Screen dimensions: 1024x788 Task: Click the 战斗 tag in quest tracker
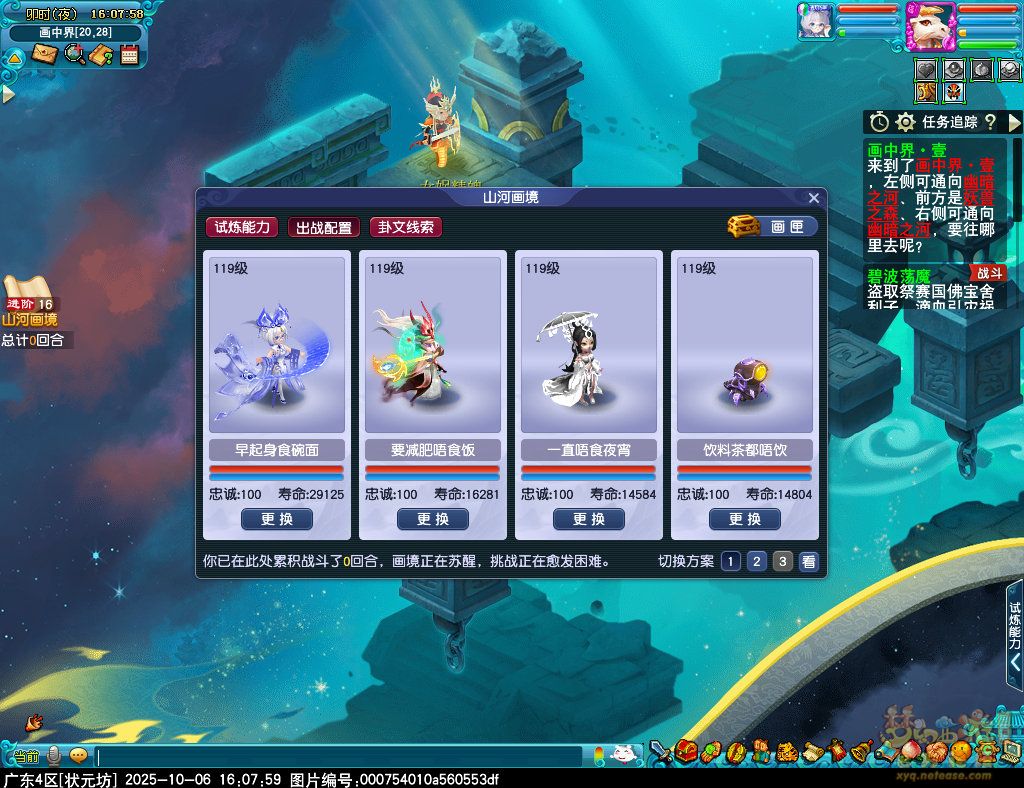point(988,272)
